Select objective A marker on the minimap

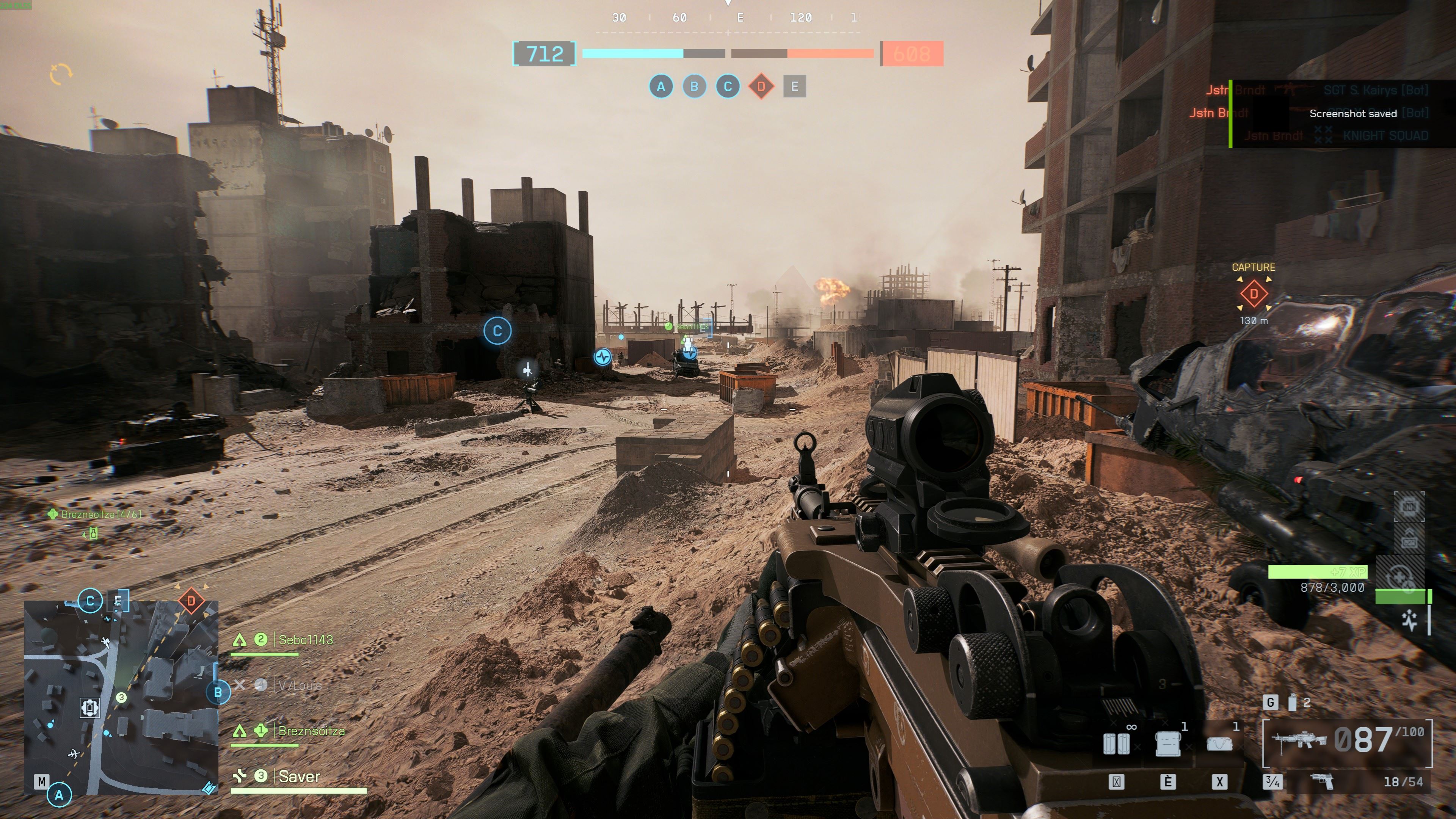(60, 795)
